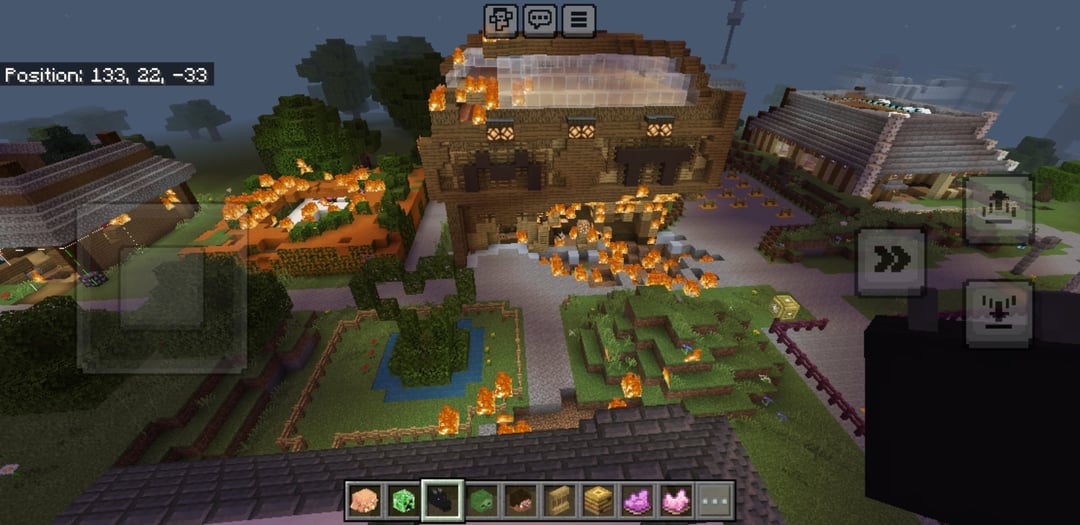Tap the fly down arrow button
Image resolution: width=1080 pixels, height=525 pixels.
pos(997,314)
